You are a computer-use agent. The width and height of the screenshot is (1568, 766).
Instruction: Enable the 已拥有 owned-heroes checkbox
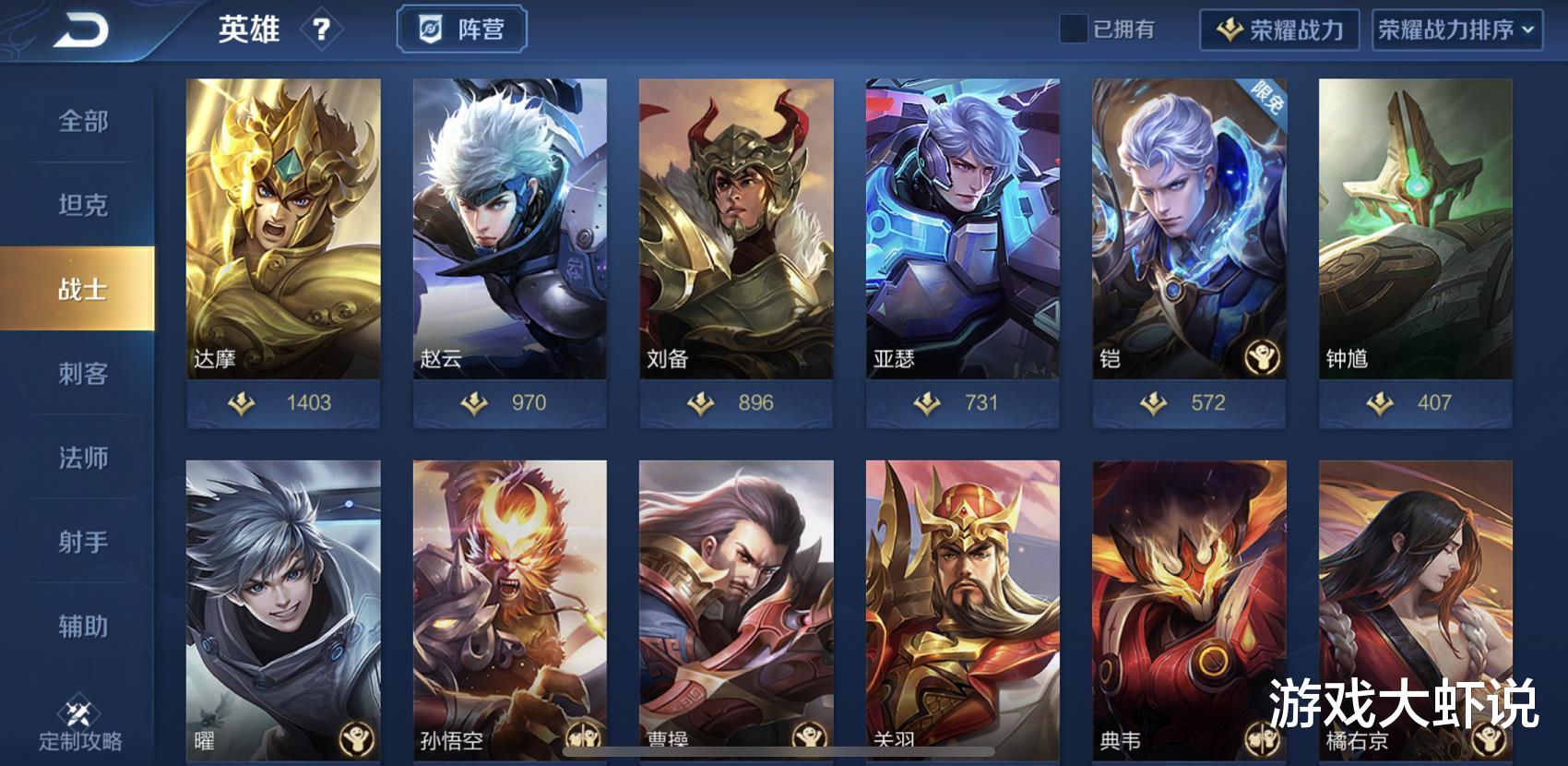[1073, 30]
